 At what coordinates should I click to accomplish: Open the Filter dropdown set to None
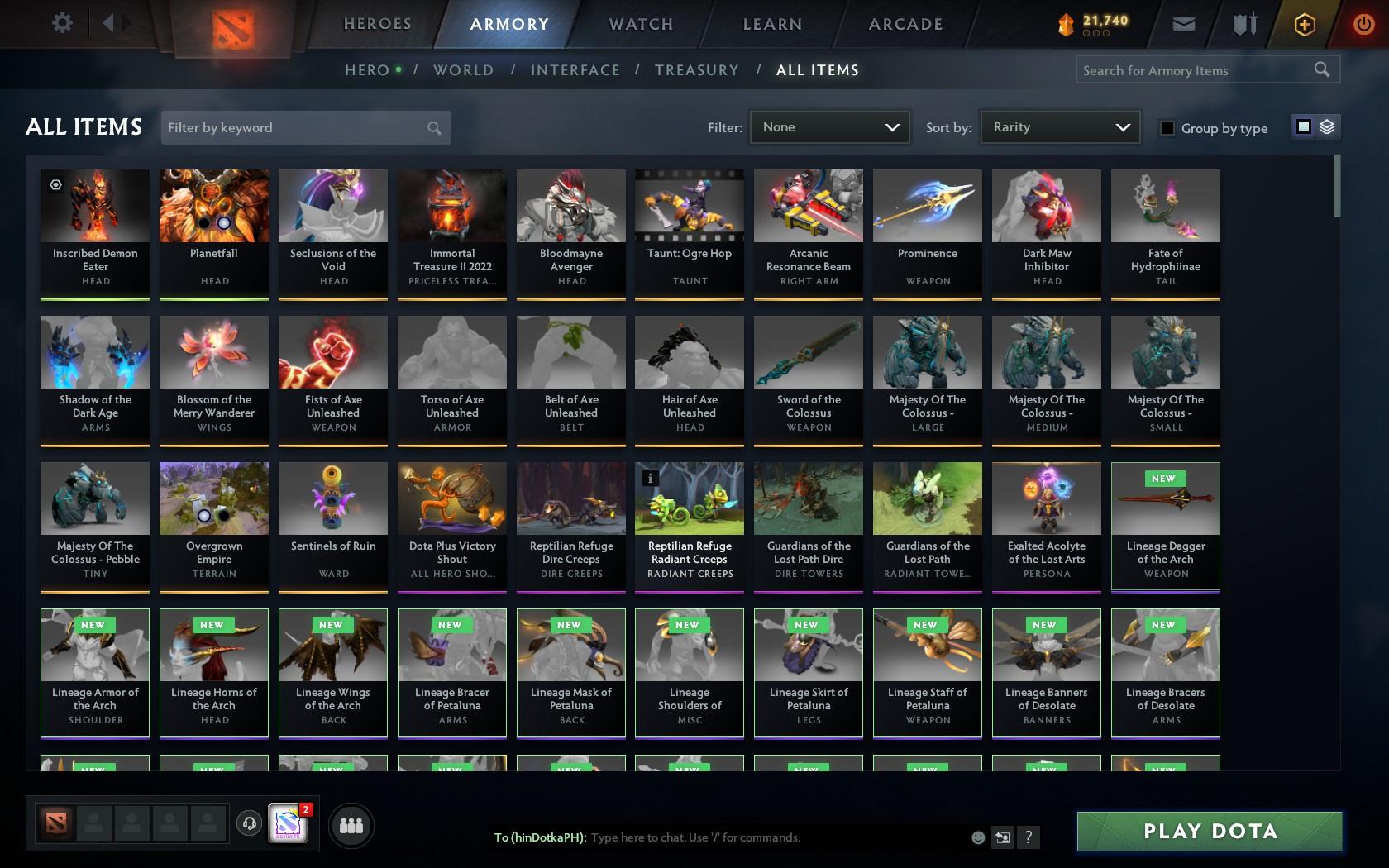coord(829,127)
